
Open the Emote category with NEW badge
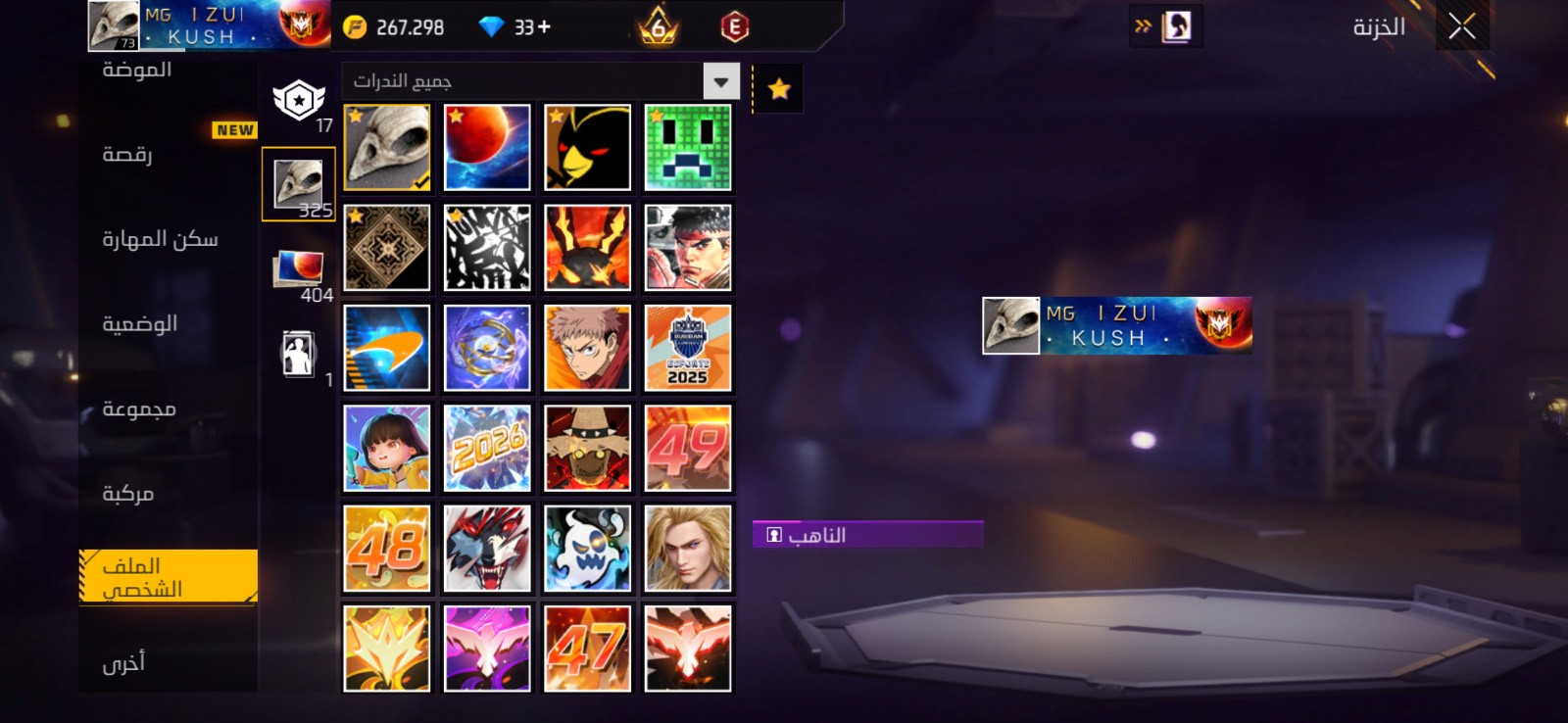click(128, 154)
